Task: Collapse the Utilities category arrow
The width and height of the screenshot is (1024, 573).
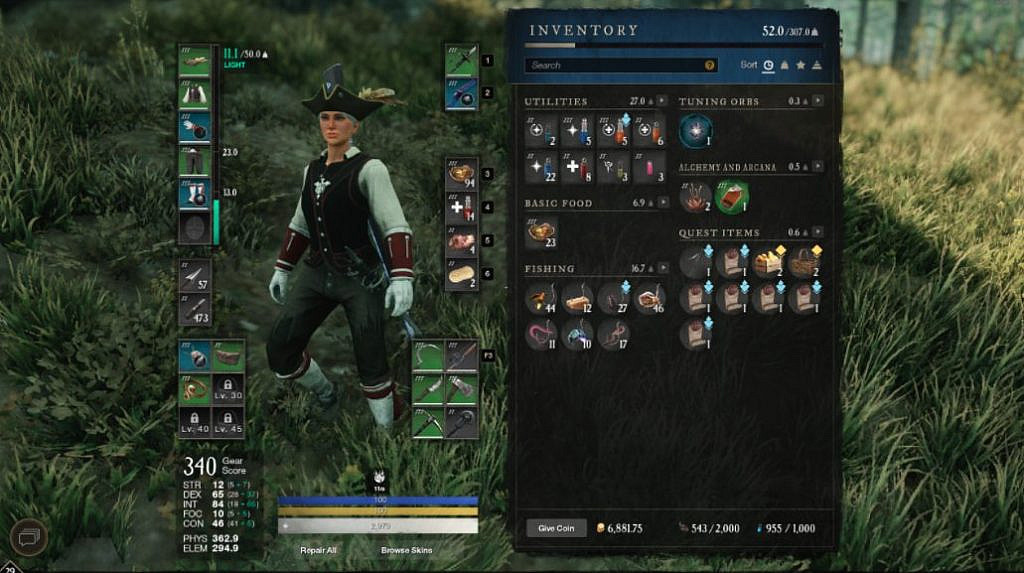Action: click(x=664, y=101)
